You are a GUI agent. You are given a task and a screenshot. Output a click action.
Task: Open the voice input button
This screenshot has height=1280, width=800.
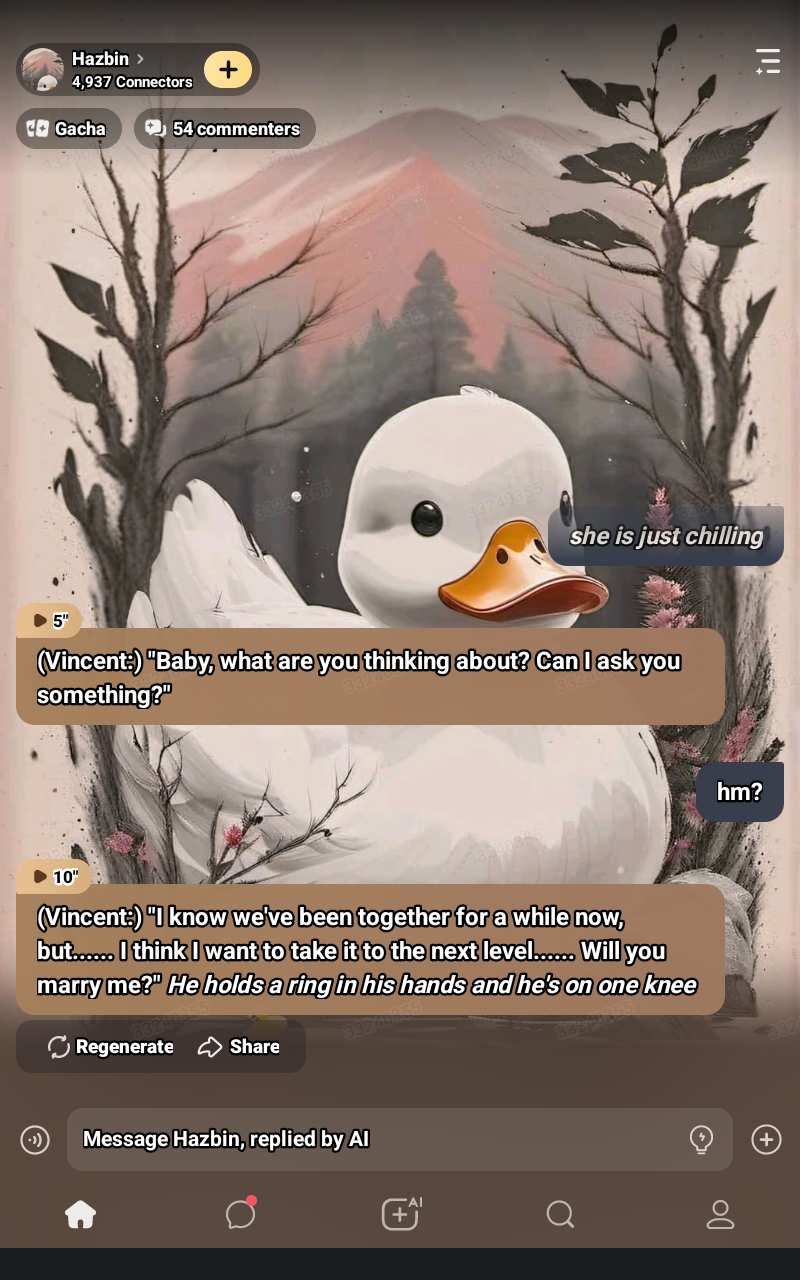[x=35, y=1139]
